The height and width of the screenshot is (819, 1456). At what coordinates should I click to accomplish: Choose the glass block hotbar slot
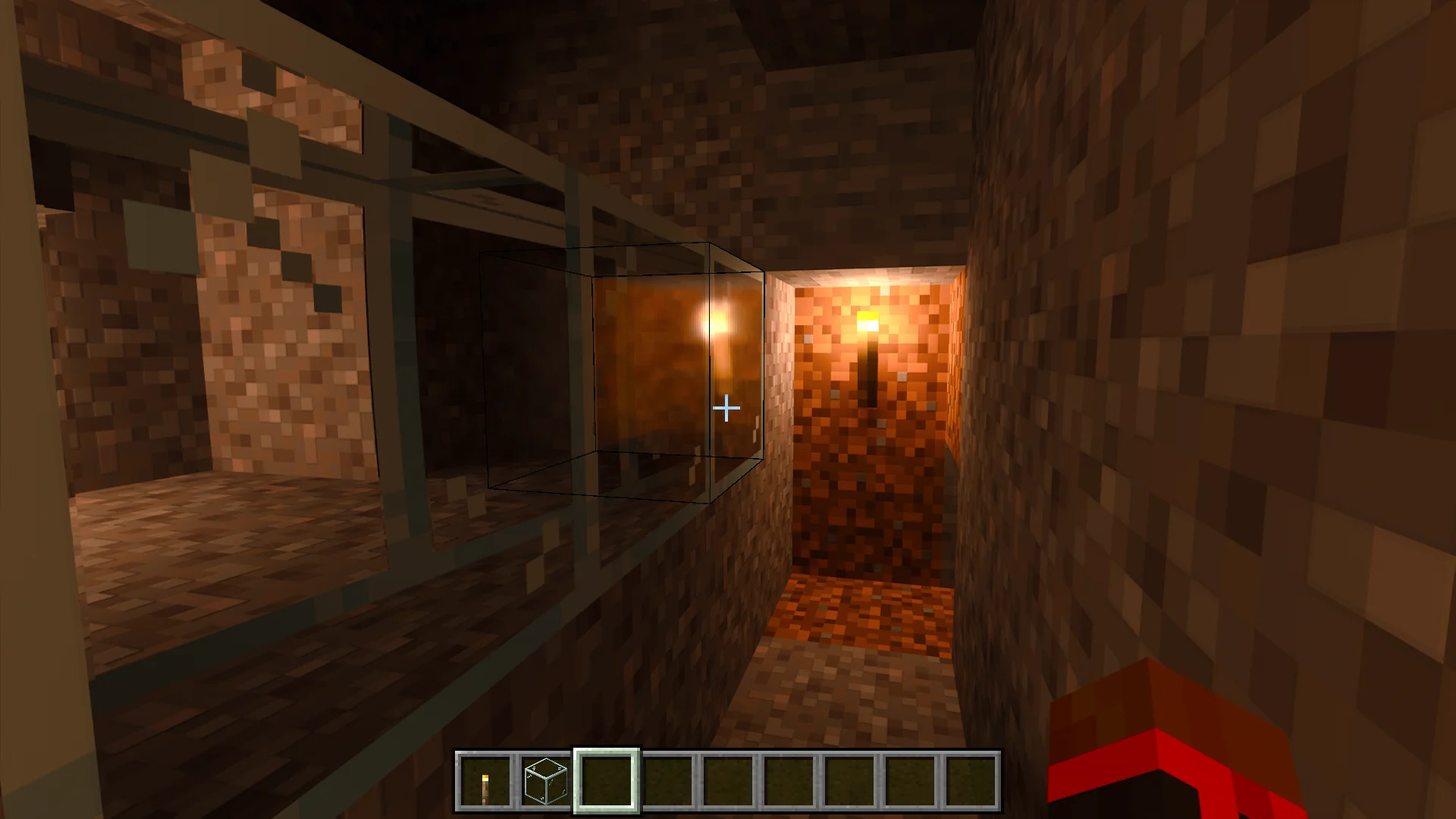coord(546,781)
